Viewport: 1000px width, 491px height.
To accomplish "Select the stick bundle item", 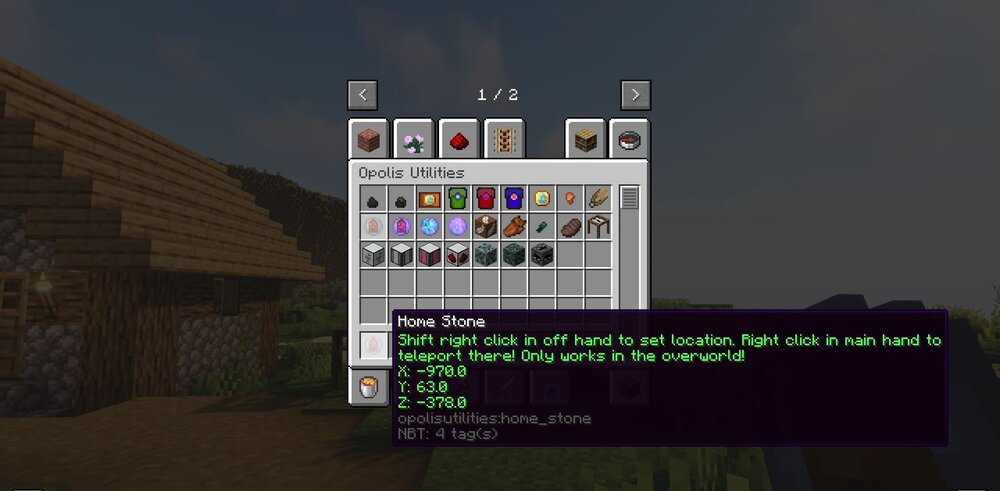I will click(598, 198).
